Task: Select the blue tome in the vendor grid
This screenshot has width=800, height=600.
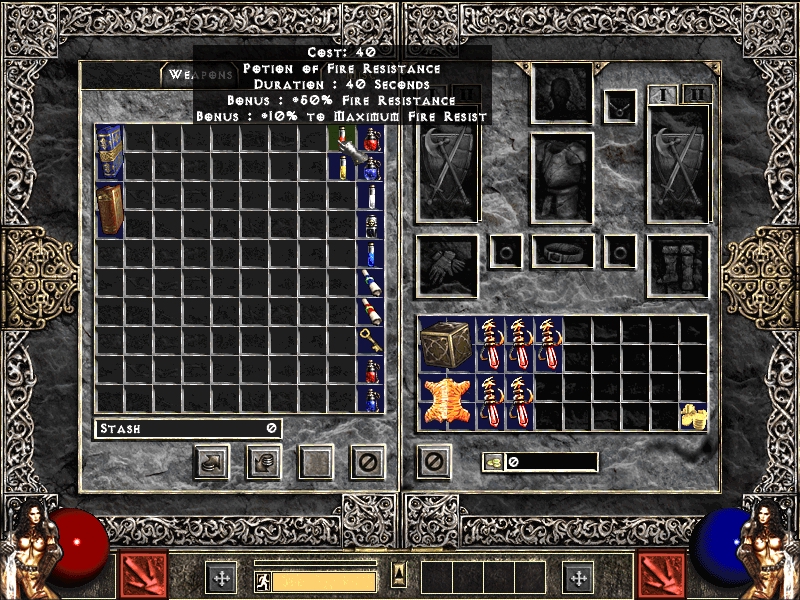Action: point(110,153)
